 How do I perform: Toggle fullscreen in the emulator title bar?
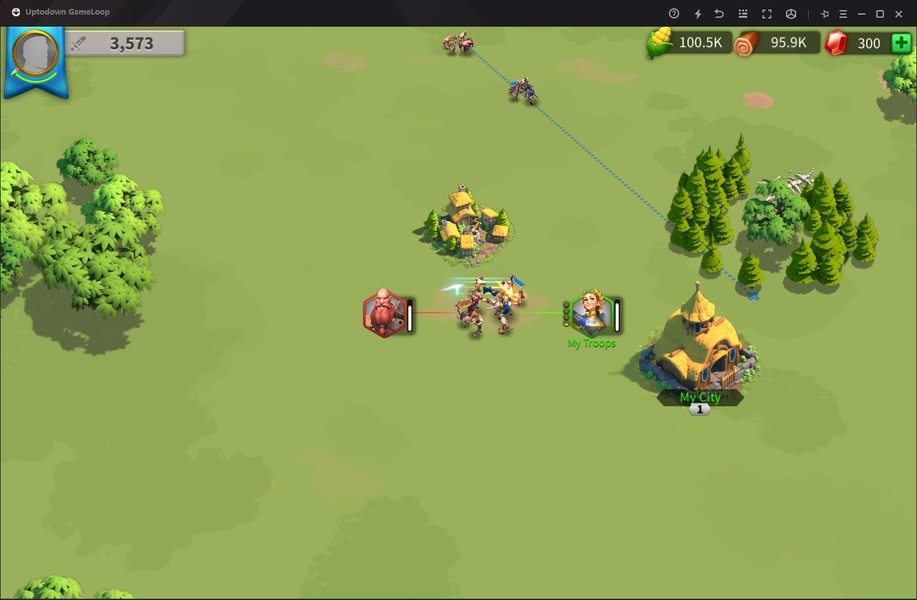(767, 14)
